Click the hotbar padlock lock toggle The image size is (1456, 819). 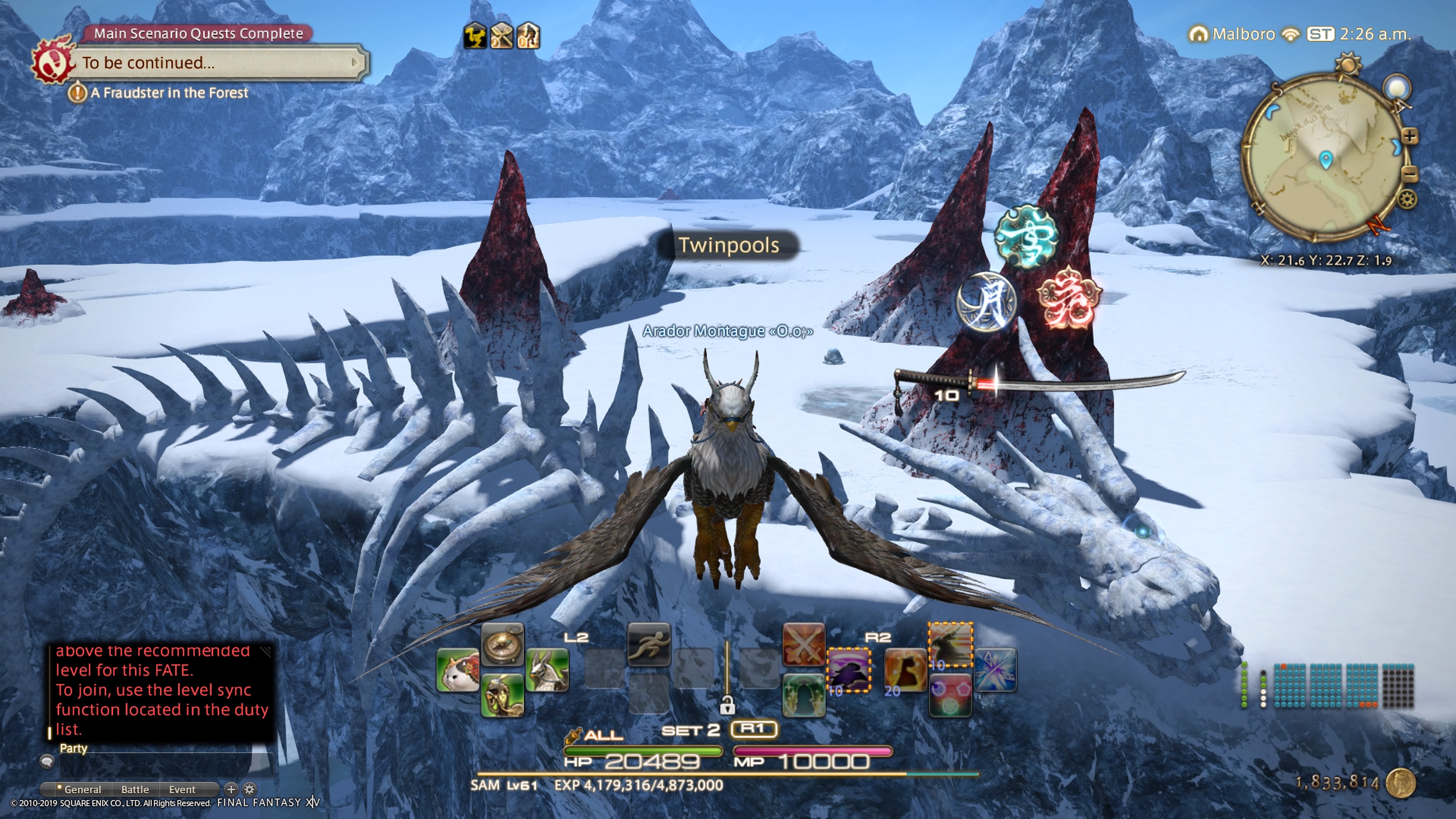coord(728,705)
